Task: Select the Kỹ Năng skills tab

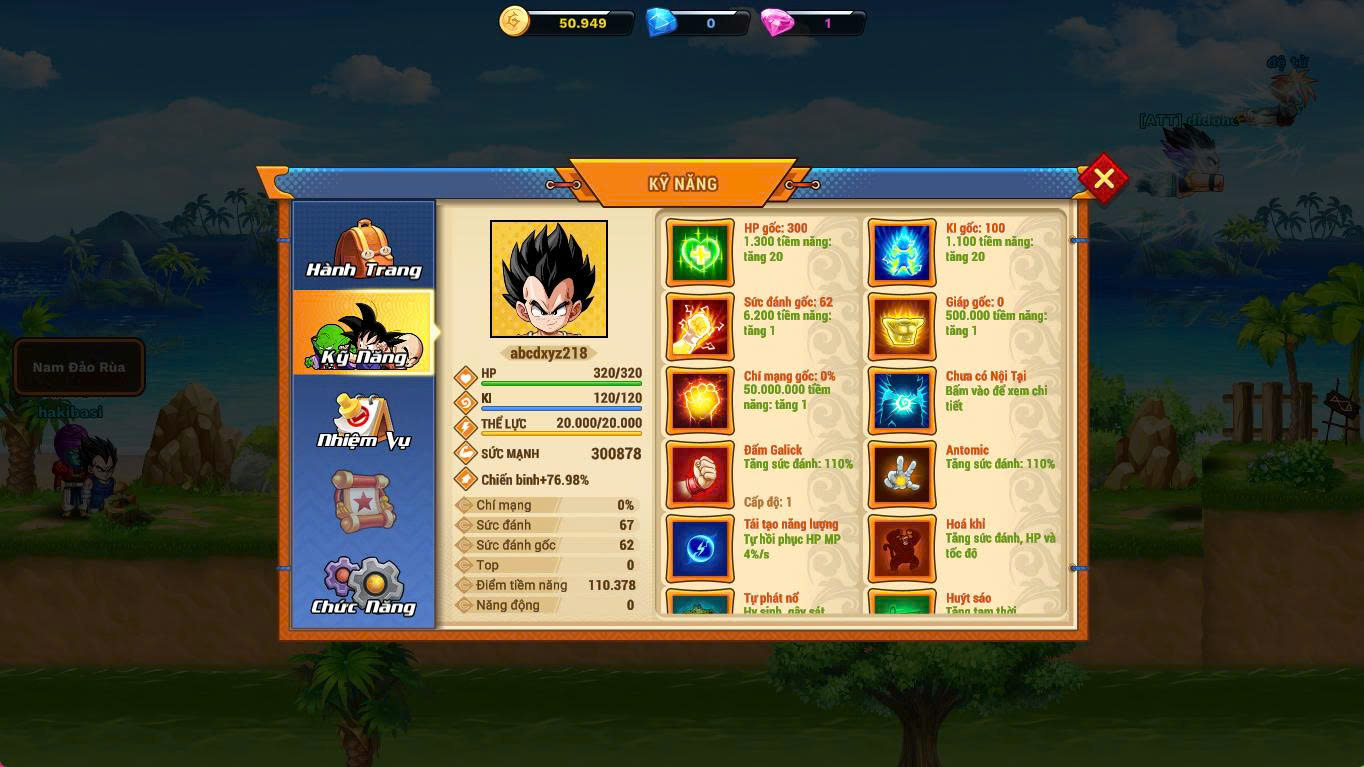Action: click(x=363, y=333)
